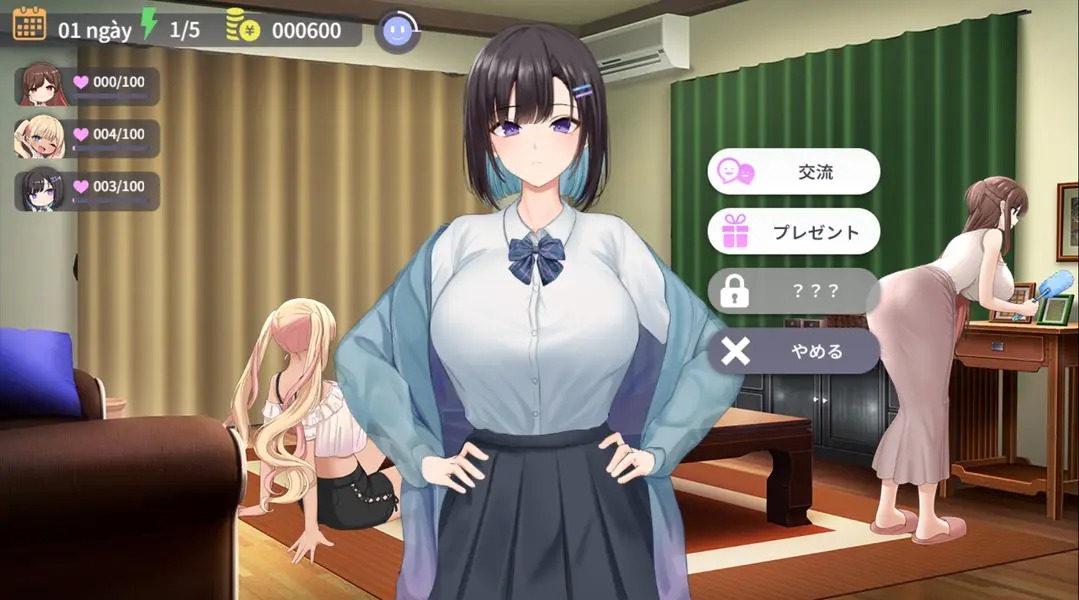This screenshot has height=600, width=1079.
Task: Select the blonde girl's affection portrait
Action: 40,138
